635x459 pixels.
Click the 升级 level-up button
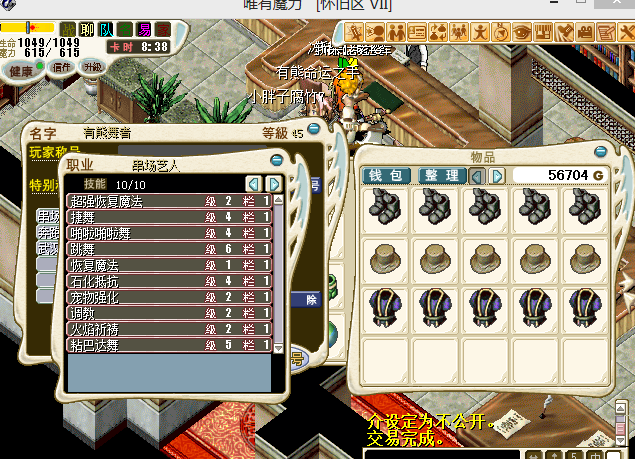point(93,67)
